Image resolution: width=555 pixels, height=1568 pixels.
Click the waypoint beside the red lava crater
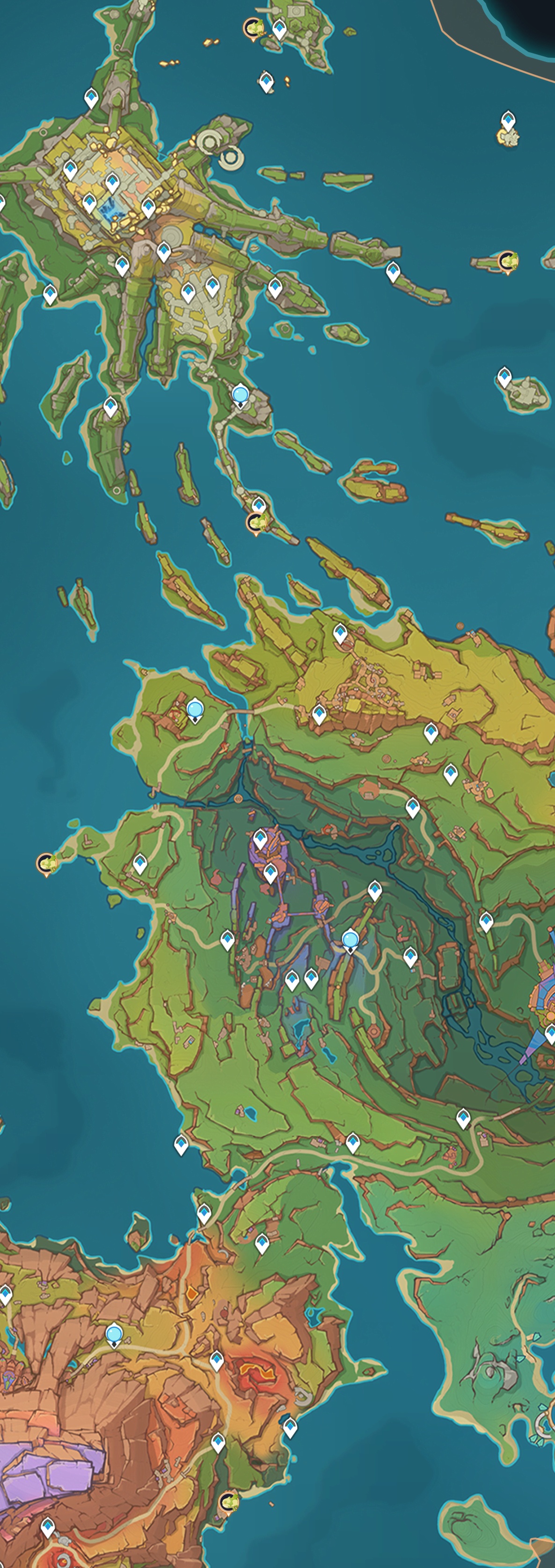[217, 1360]
